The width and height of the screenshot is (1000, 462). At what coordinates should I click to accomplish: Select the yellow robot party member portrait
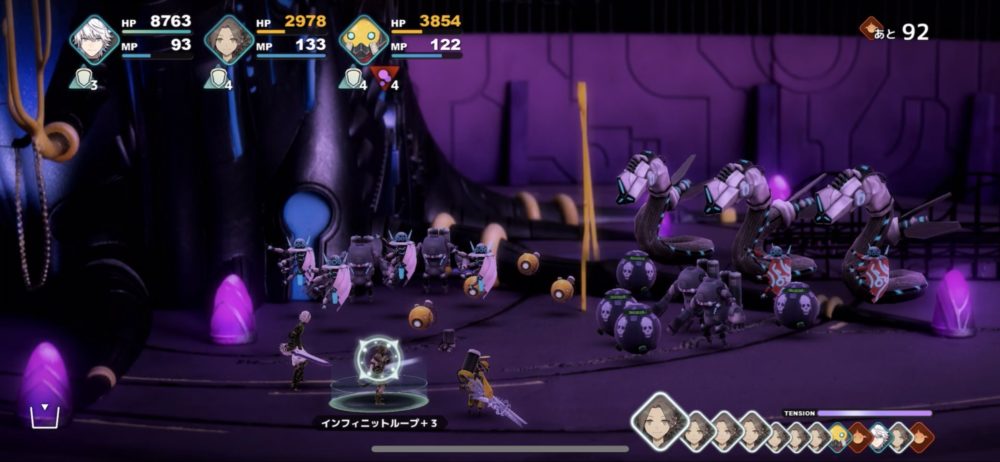(363, 40)
